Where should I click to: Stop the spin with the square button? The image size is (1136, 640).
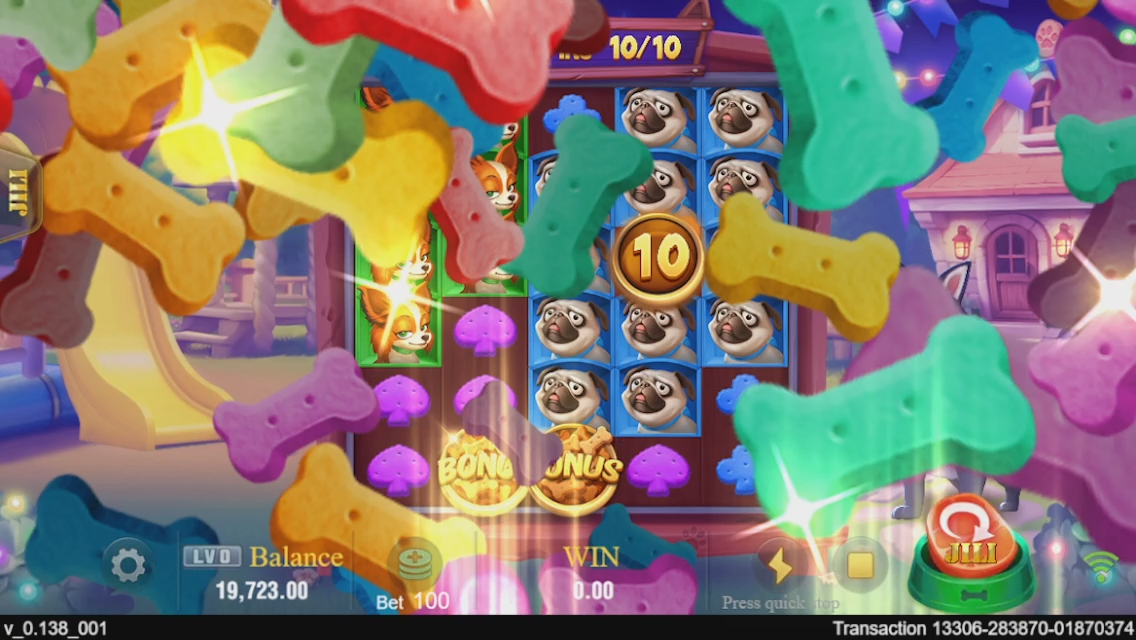click(860, 565)
